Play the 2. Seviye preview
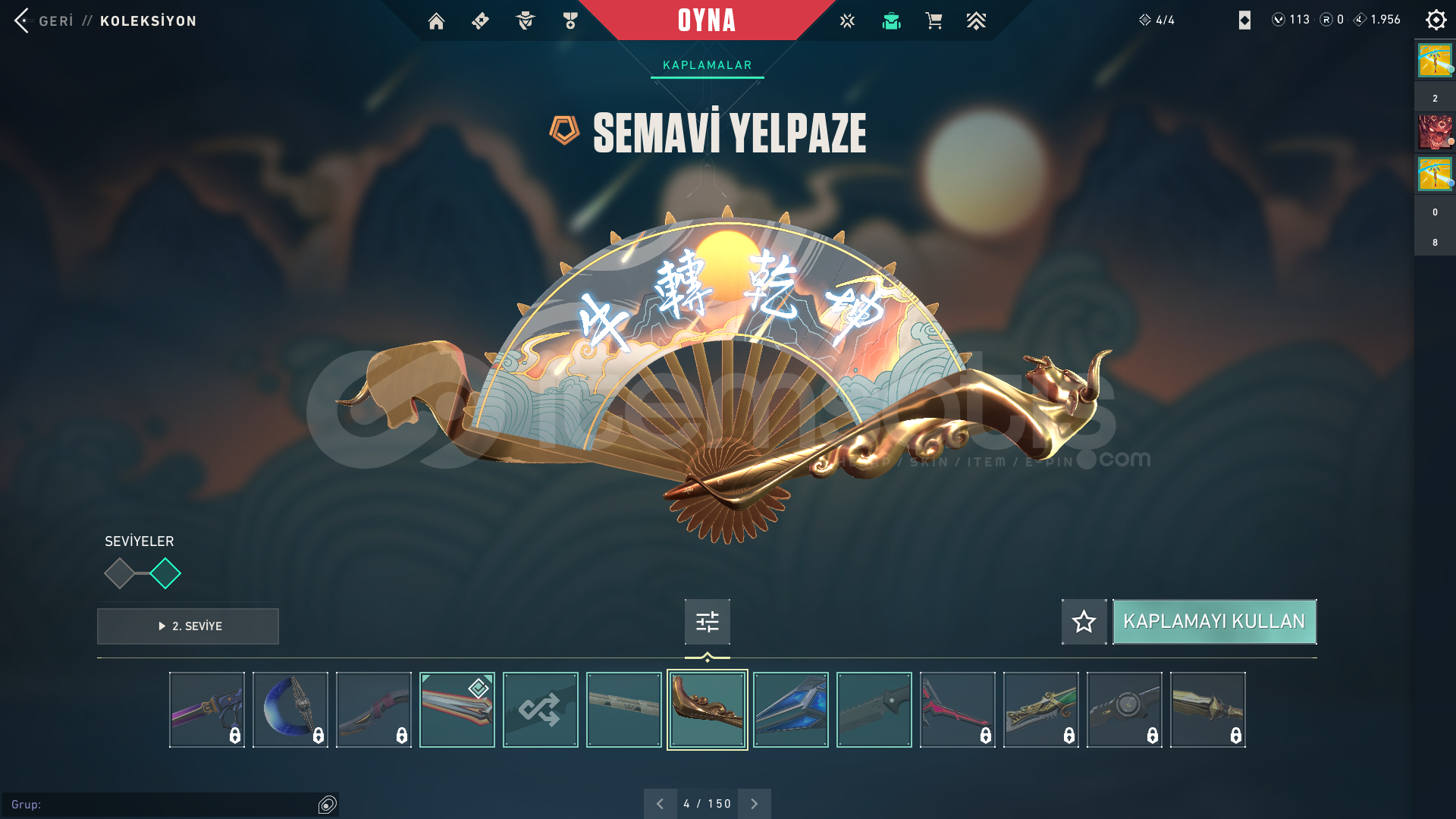 (188, 626)
